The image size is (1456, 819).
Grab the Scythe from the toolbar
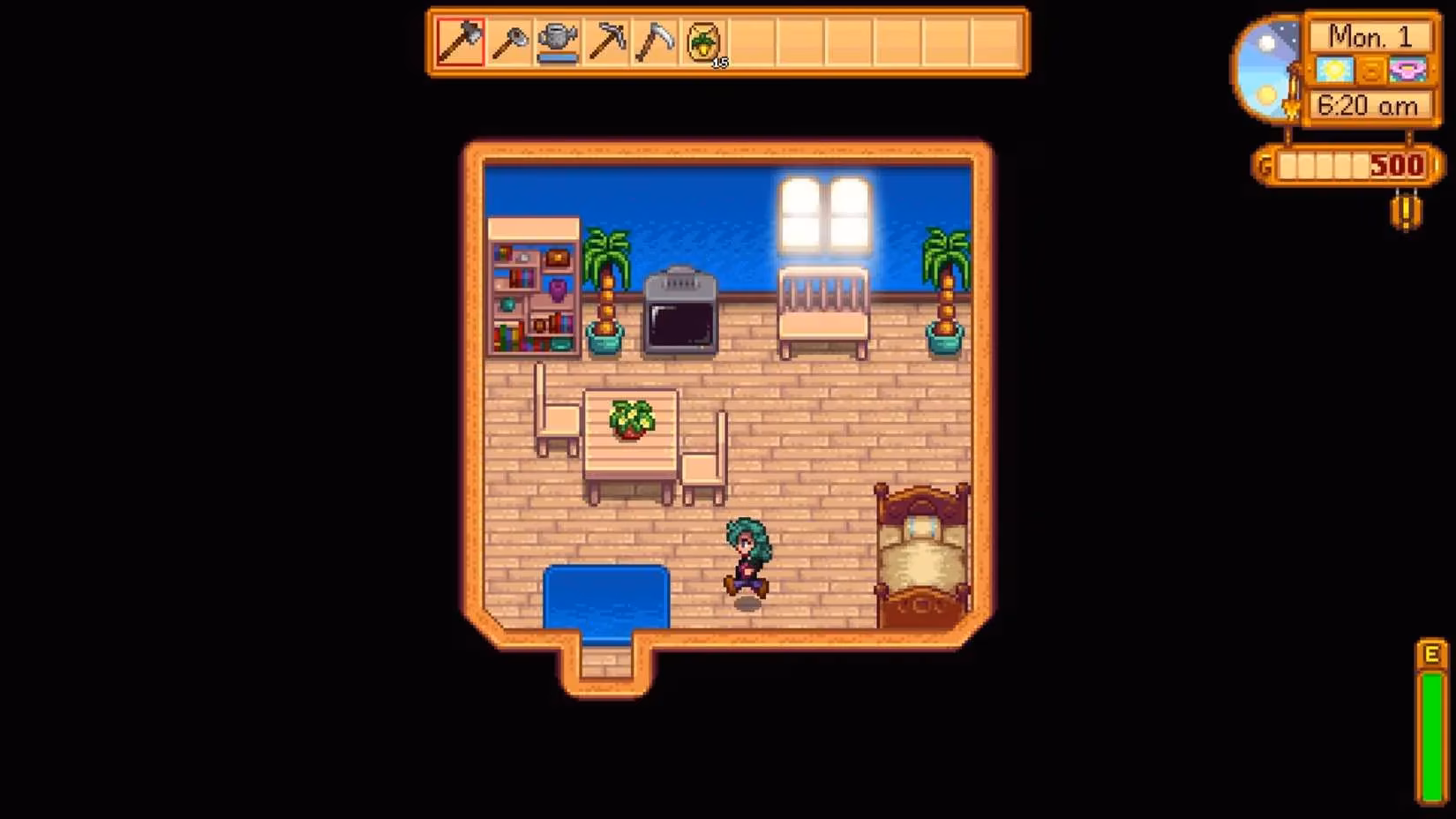[657, 41]
